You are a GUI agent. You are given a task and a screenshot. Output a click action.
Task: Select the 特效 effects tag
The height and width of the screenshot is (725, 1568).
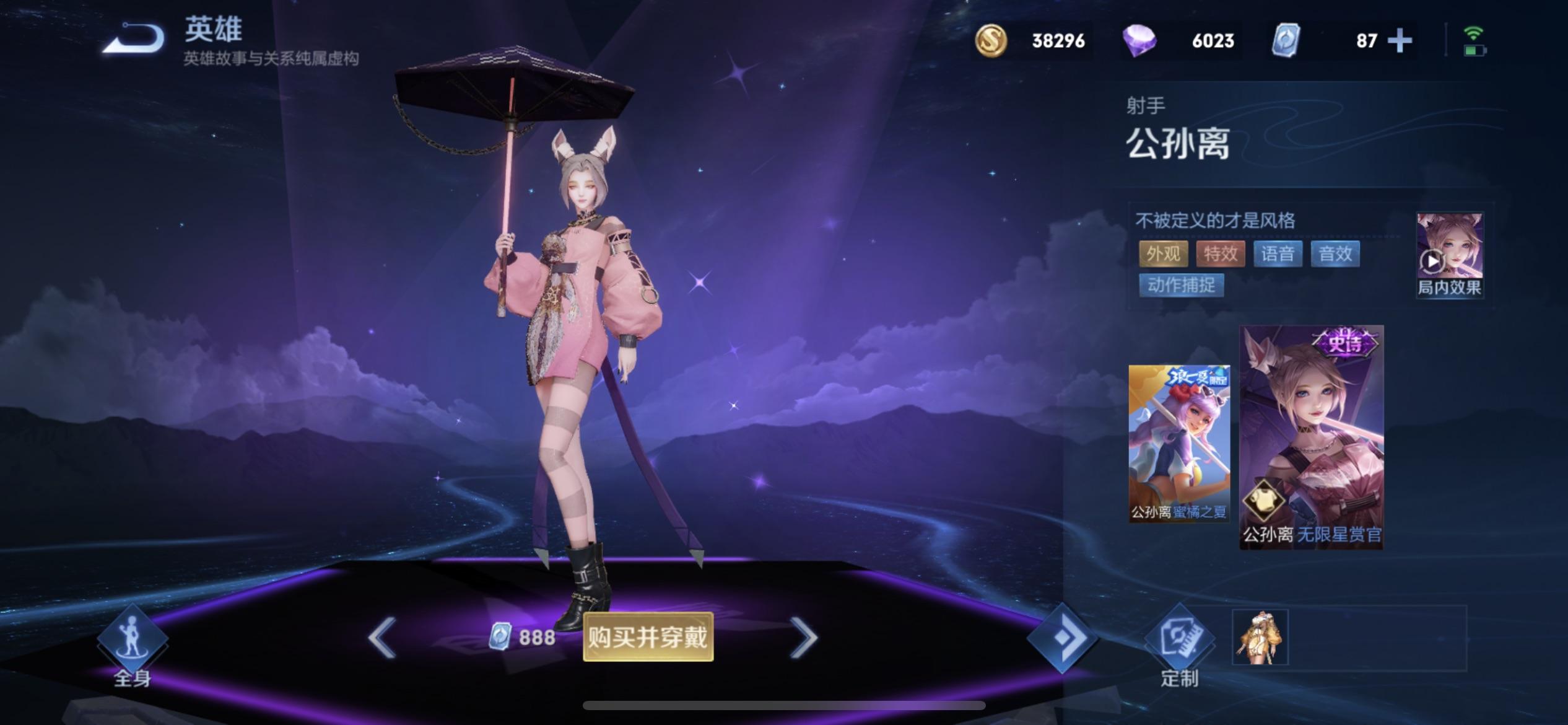[1220, 253]
